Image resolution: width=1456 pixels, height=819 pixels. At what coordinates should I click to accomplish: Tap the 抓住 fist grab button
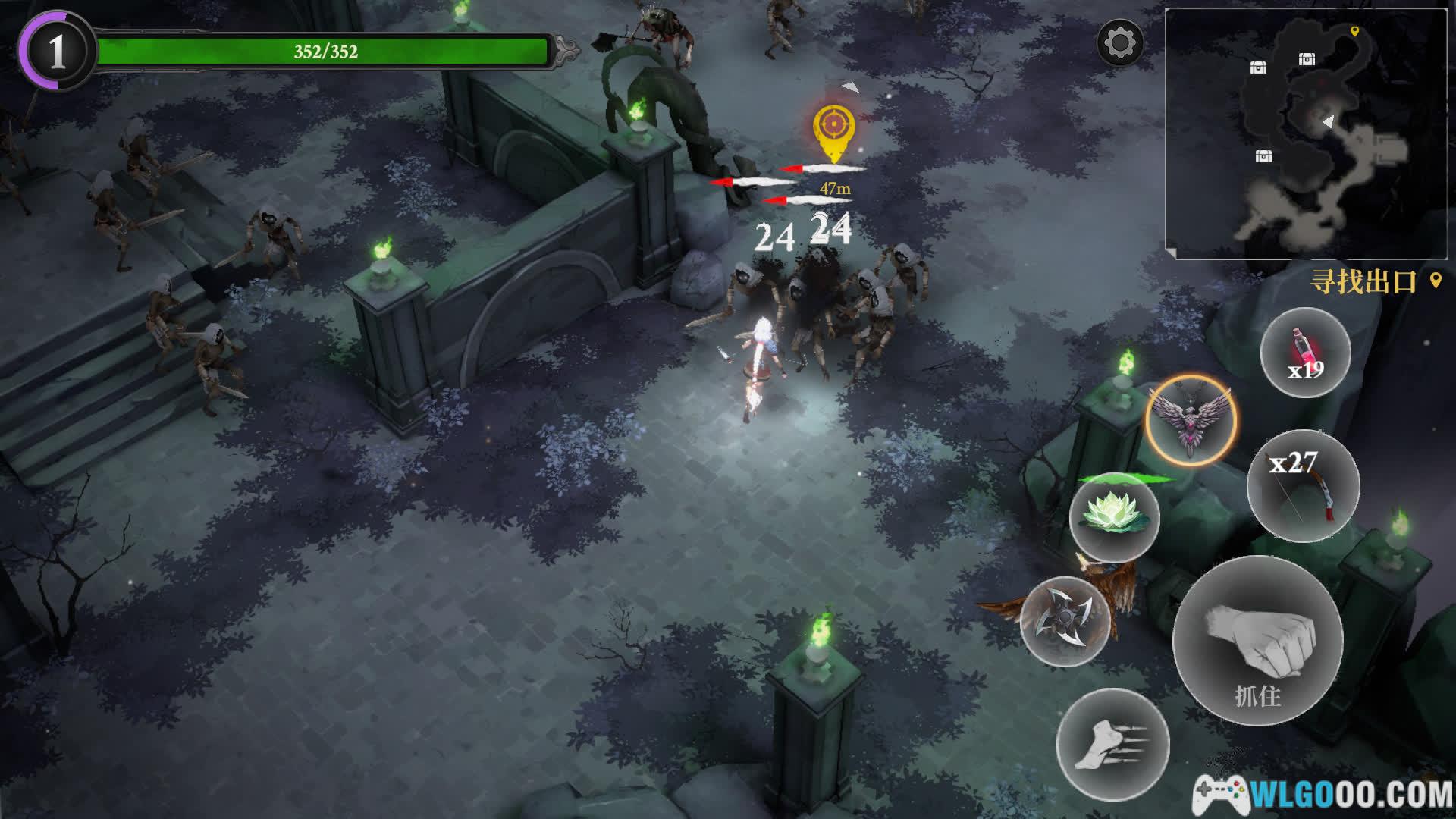click(x=1257, y=642)
